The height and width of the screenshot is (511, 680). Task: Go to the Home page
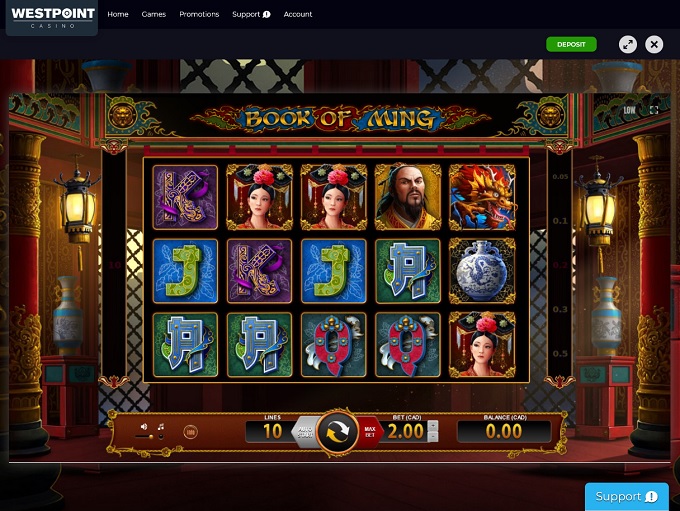point(118,14)
